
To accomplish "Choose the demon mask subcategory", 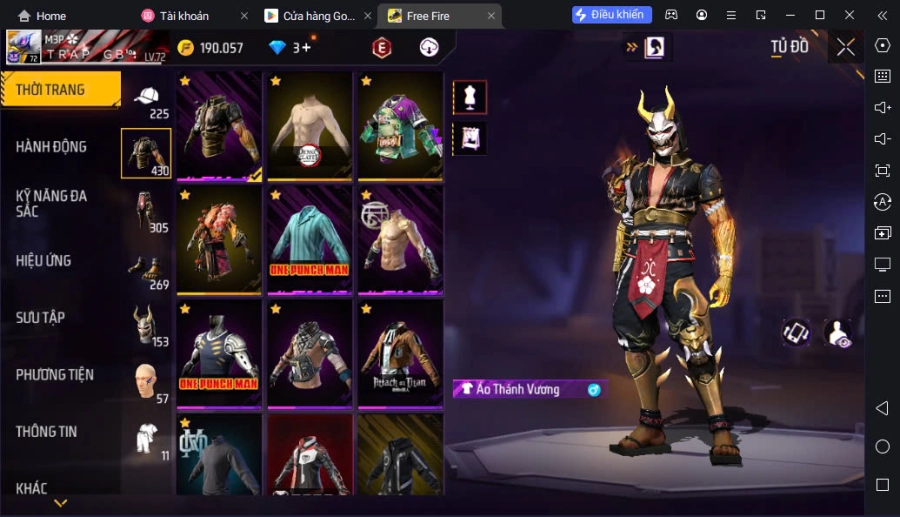I will 146,324.
